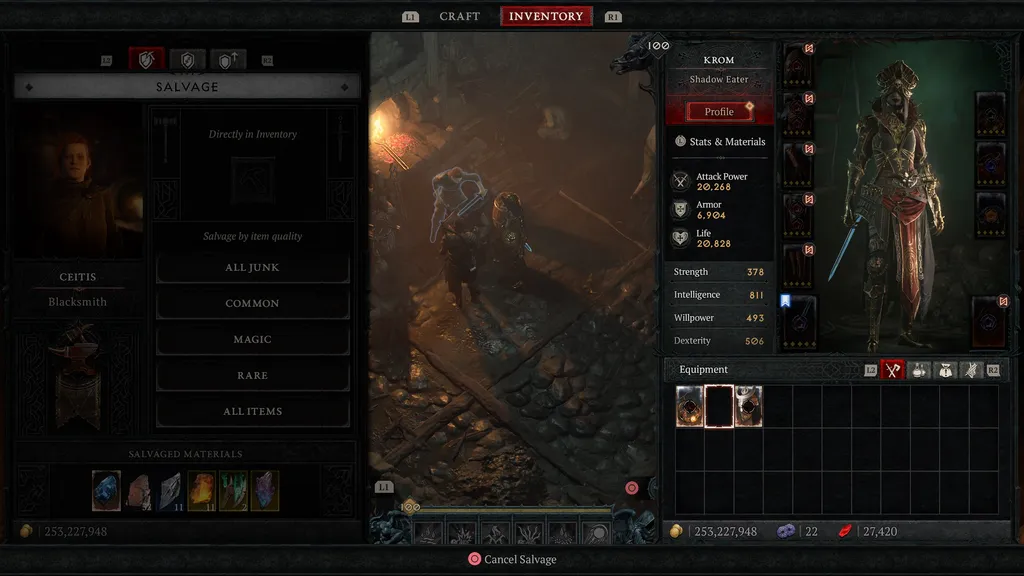1024x576 pixels.
Task: Switch to the Craft tab
Action: pos(459,17)
